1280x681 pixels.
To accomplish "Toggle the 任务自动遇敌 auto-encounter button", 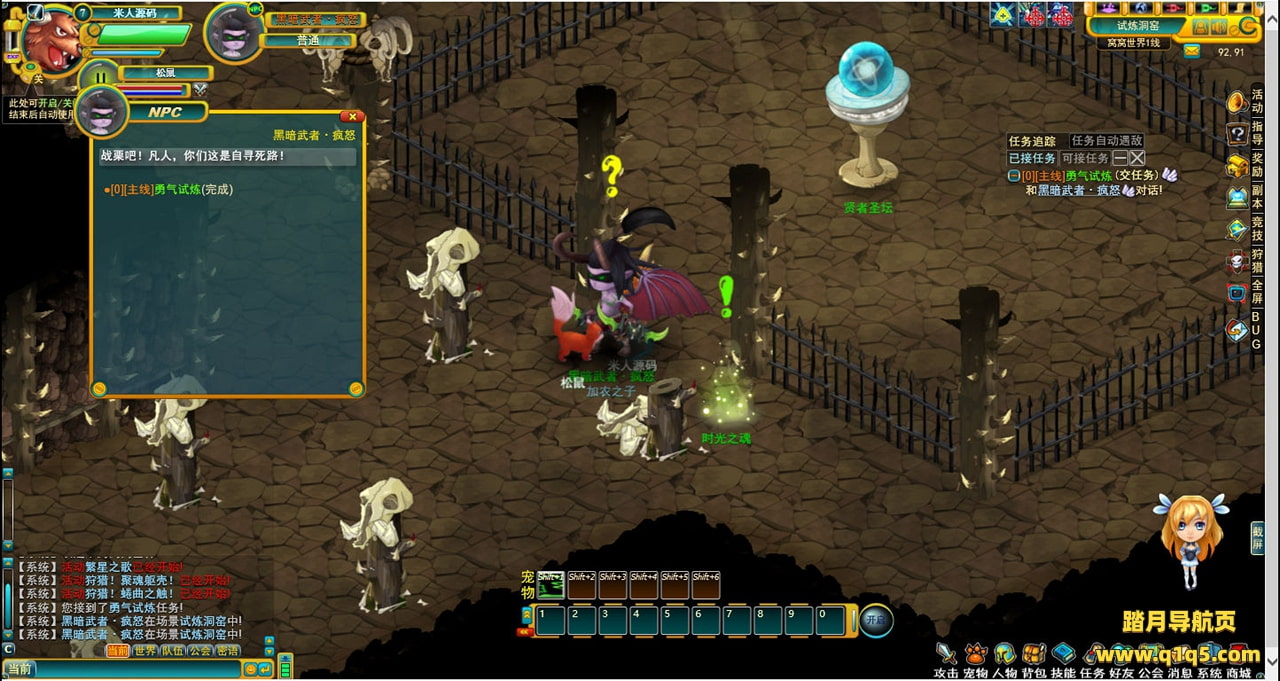I will (x=1106, y=141).
